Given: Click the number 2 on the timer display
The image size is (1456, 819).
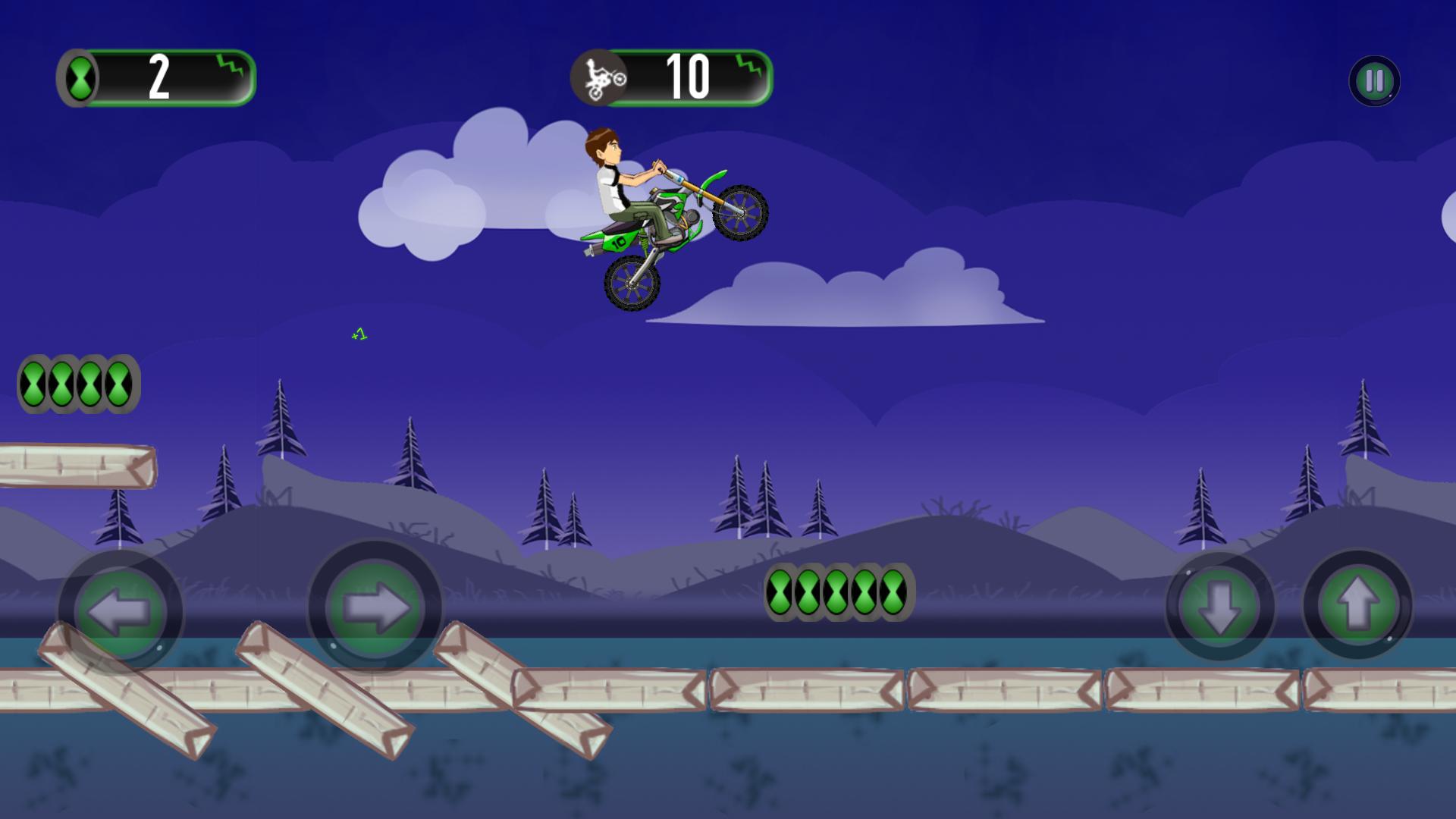Looking at the screenshot, I should pos(159,76).
